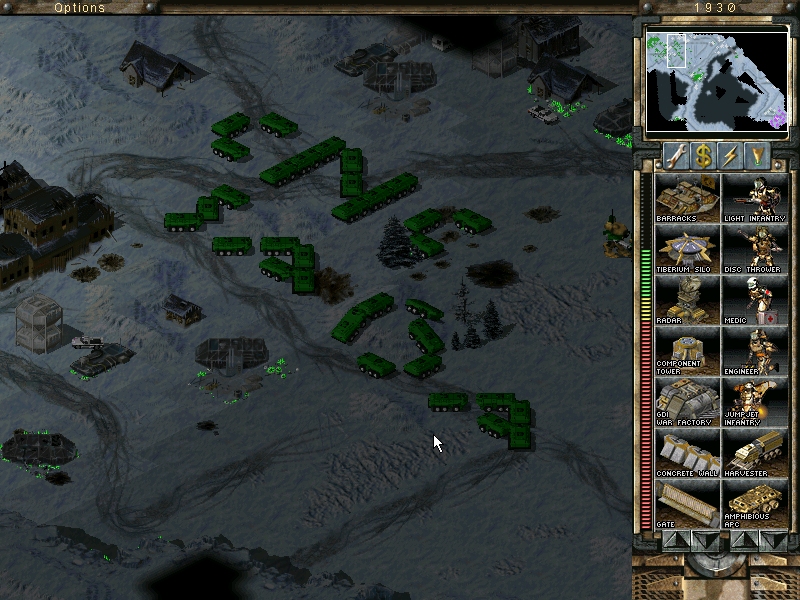Order a Harvester
The width and height of the screenshot is (800, 600).
(755, 453)
